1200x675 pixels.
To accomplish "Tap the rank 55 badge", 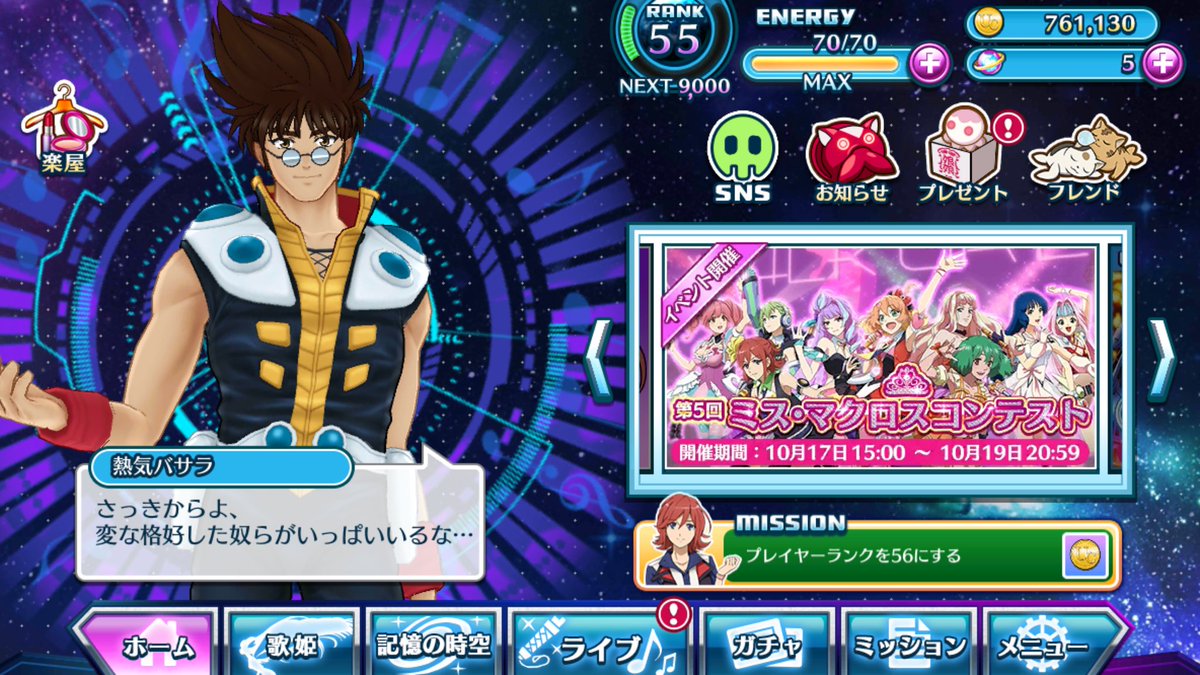I will tap(672, 38).
